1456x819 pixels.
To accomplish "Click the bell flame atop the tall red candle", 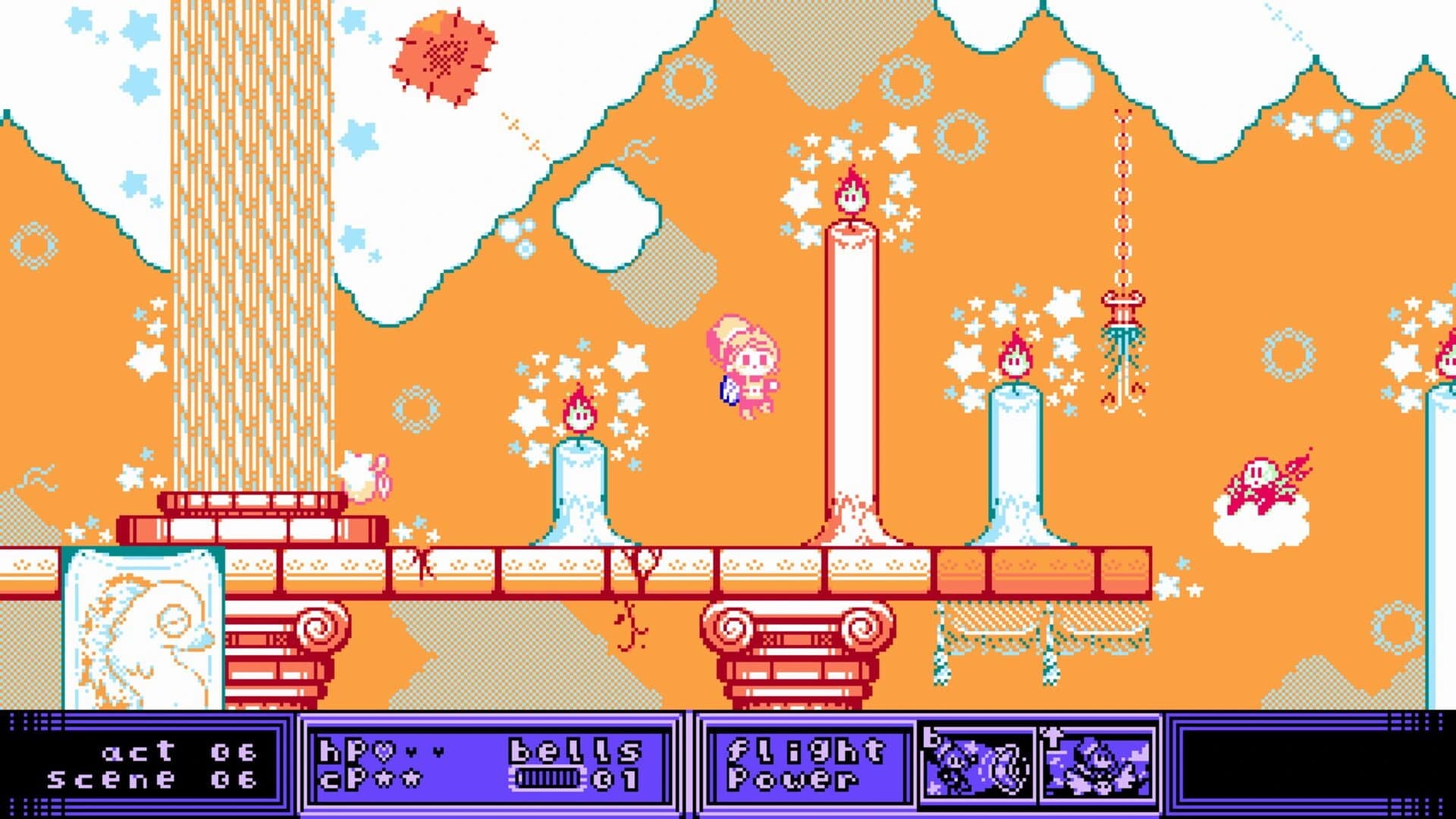I will point(852,192).
